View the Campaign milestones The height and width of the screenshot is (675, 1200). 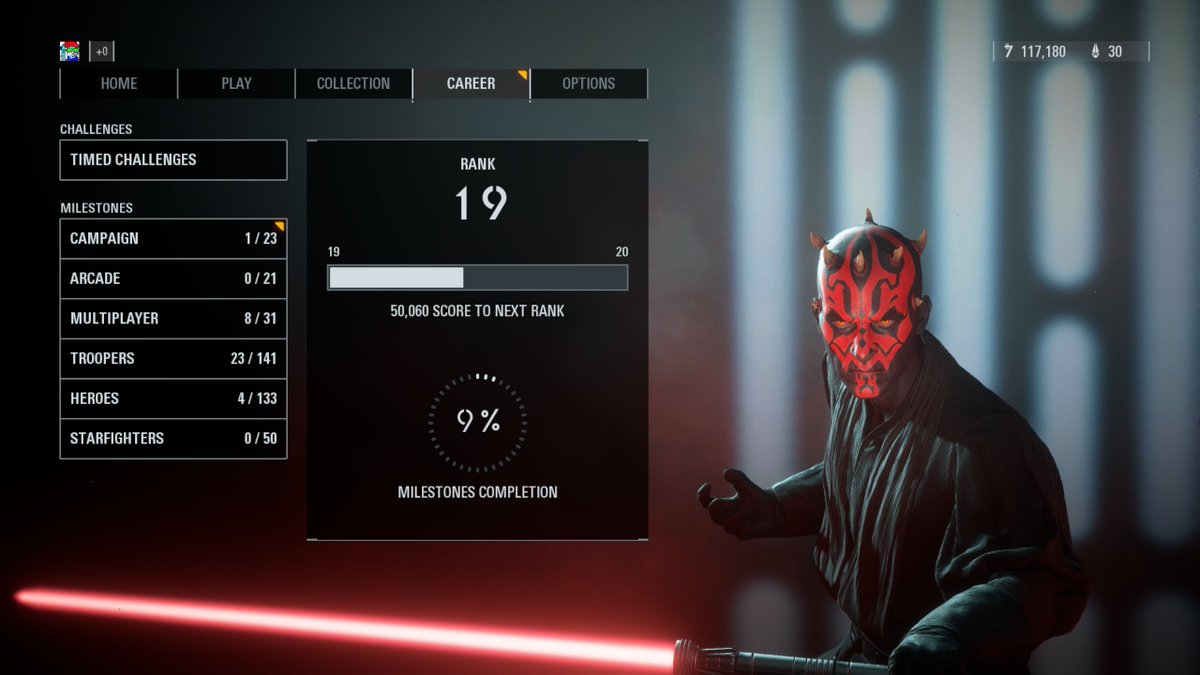click(173, 239)
